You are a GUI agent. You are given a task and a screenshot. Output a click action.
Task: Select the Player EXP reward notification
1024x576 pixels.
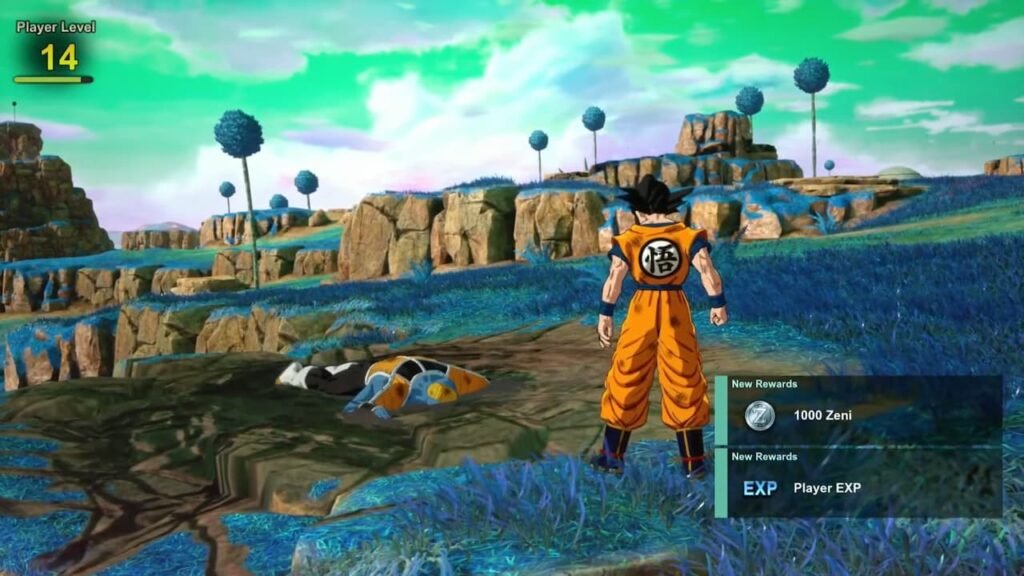click(x=858, y=483)
